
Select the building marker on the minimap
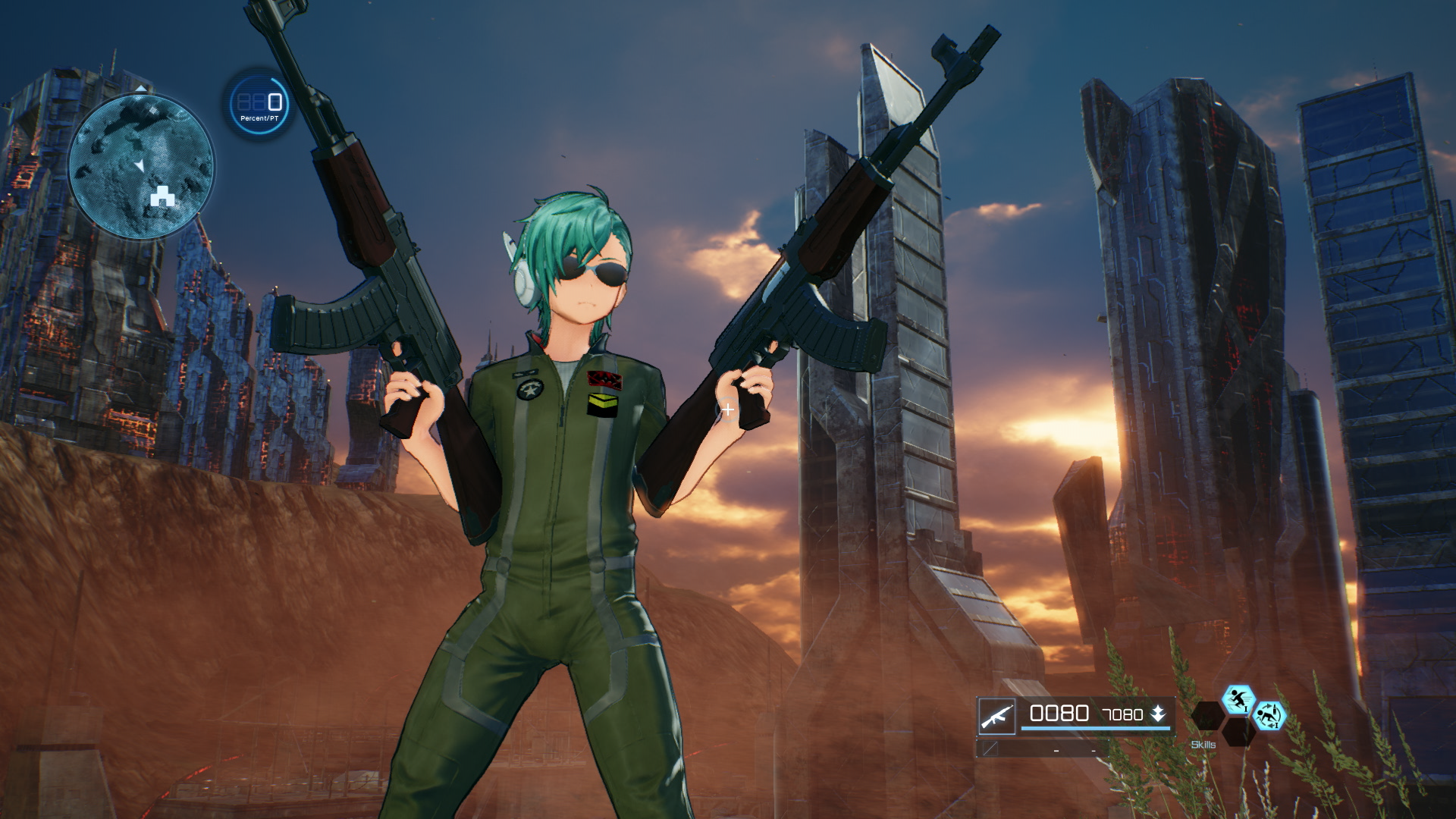(162, 196)
